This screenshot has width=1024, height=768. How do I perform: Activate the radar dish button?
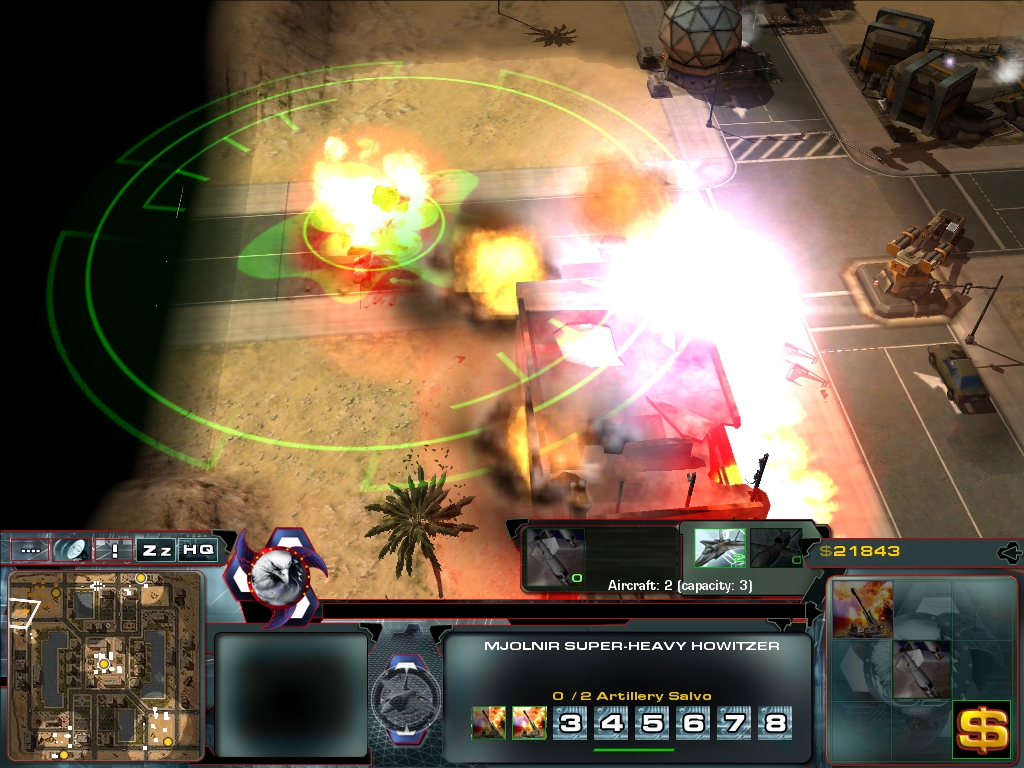72,550
